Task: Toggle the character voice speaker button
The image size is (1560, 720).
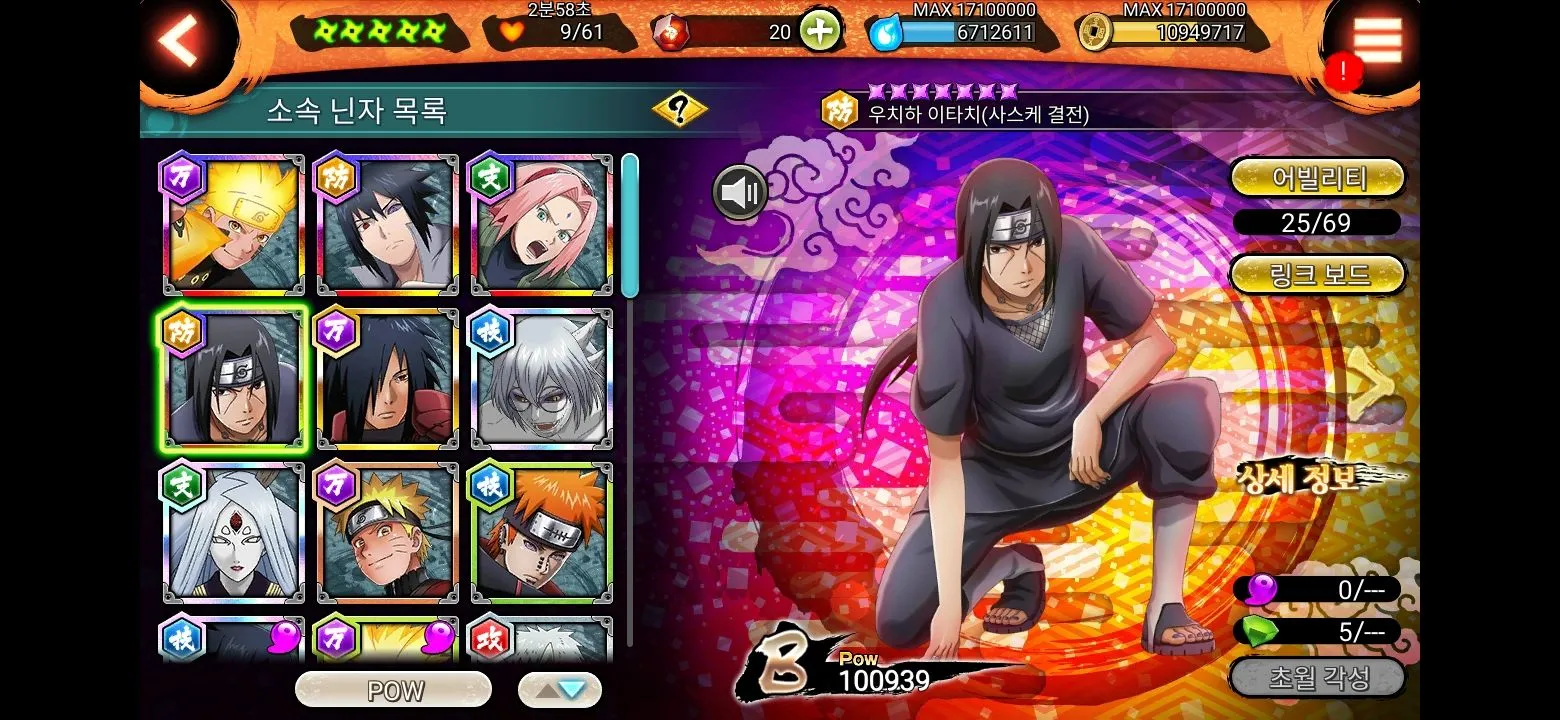Action: tap(740, 192)
